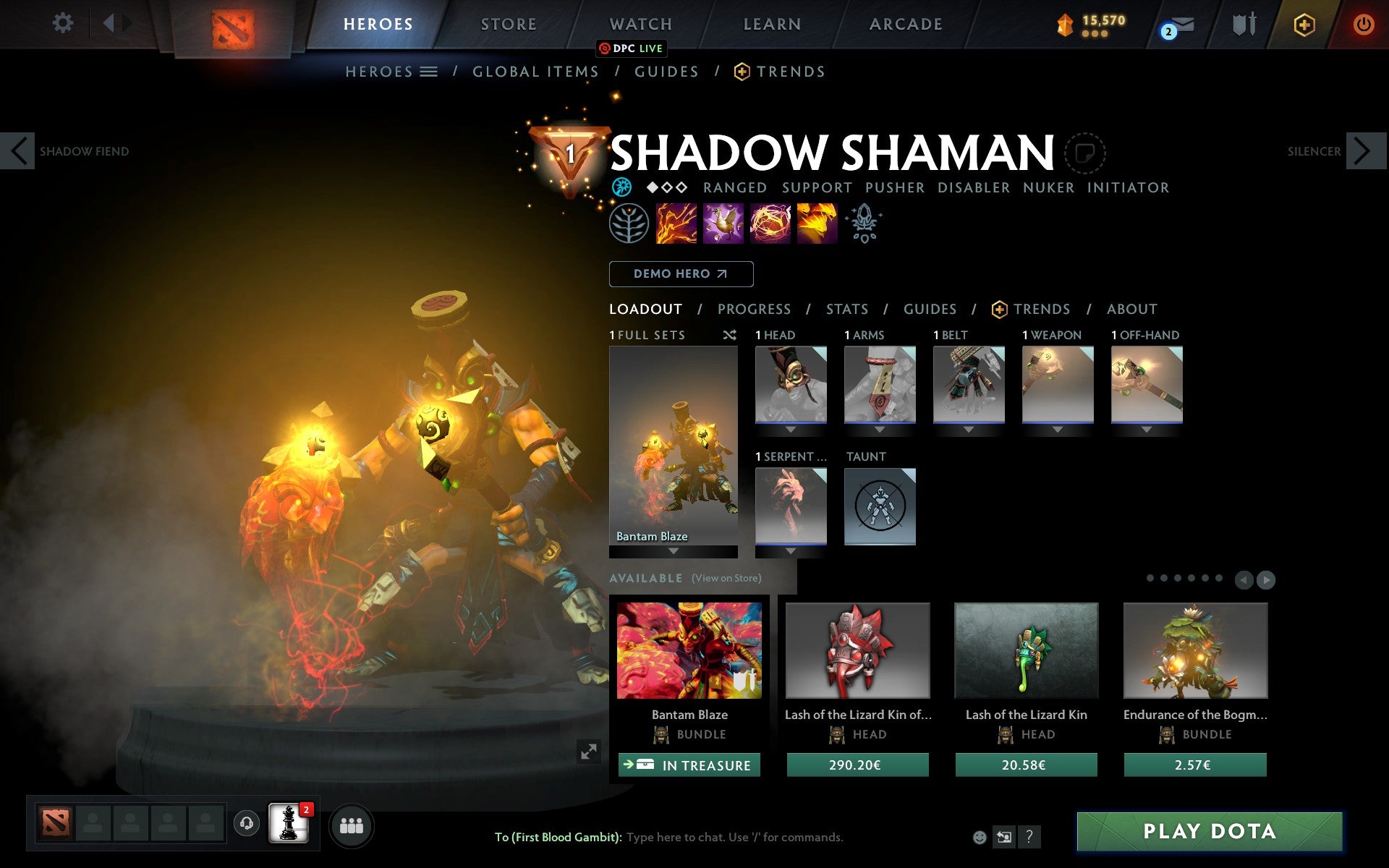Toggle voice chat with the headset icon
This screenshot has height=868, width=1389.
246,823
